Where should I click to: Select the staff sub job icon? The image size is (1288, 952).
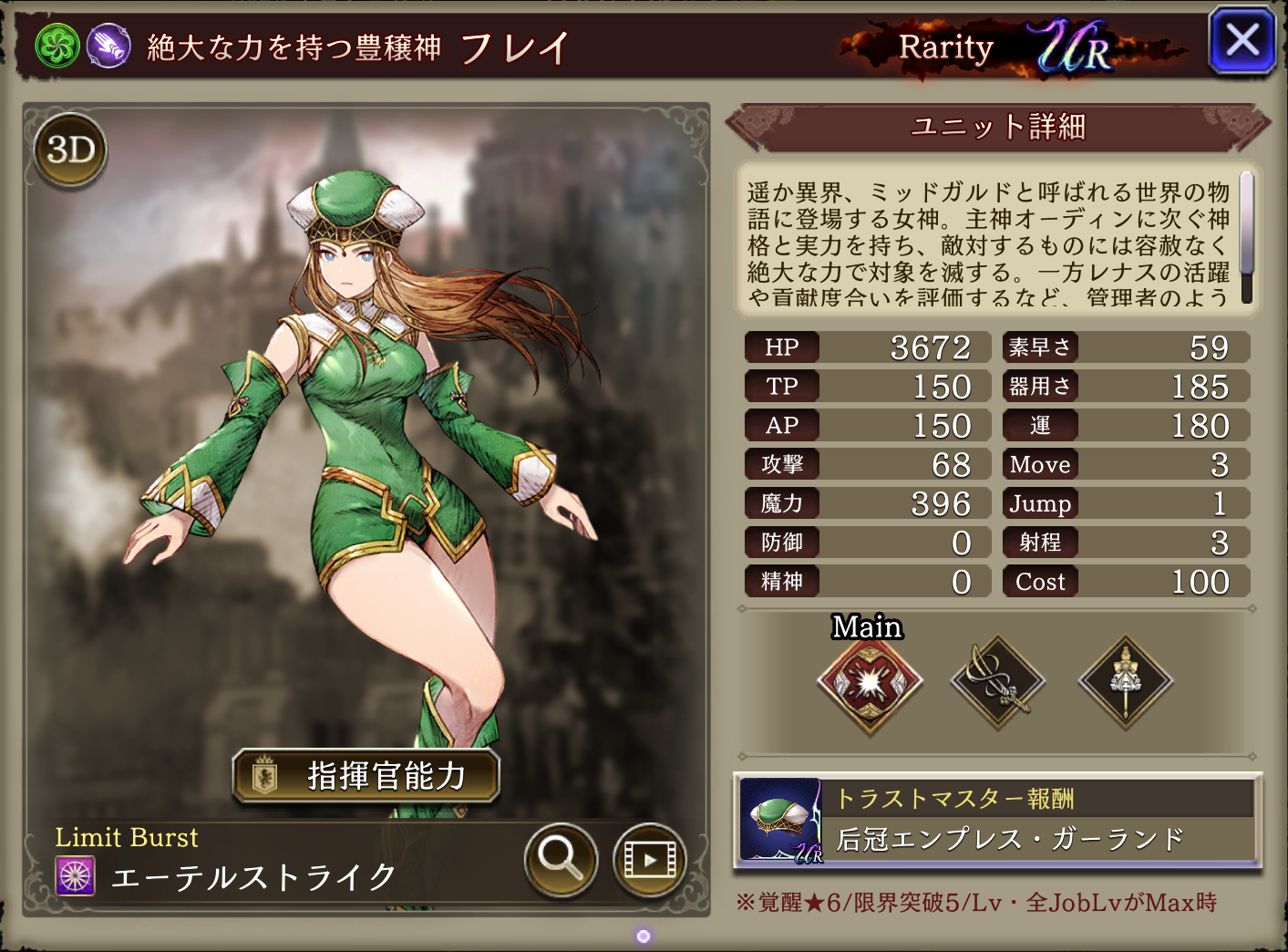[x=1126, y=682]
